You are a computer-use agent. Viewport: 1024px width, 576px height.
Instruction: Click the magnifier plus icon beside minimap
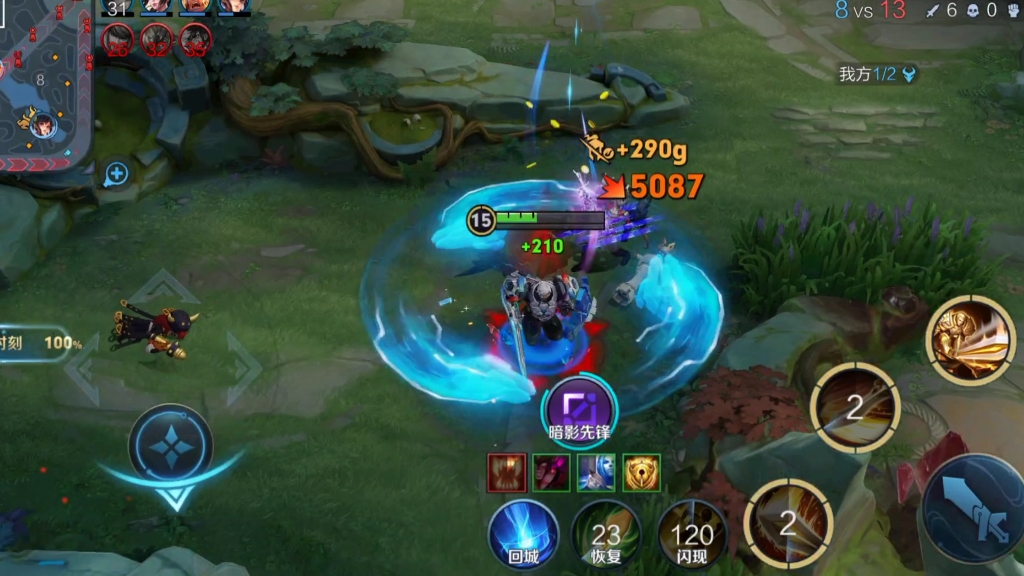click(x=116, y=175)
